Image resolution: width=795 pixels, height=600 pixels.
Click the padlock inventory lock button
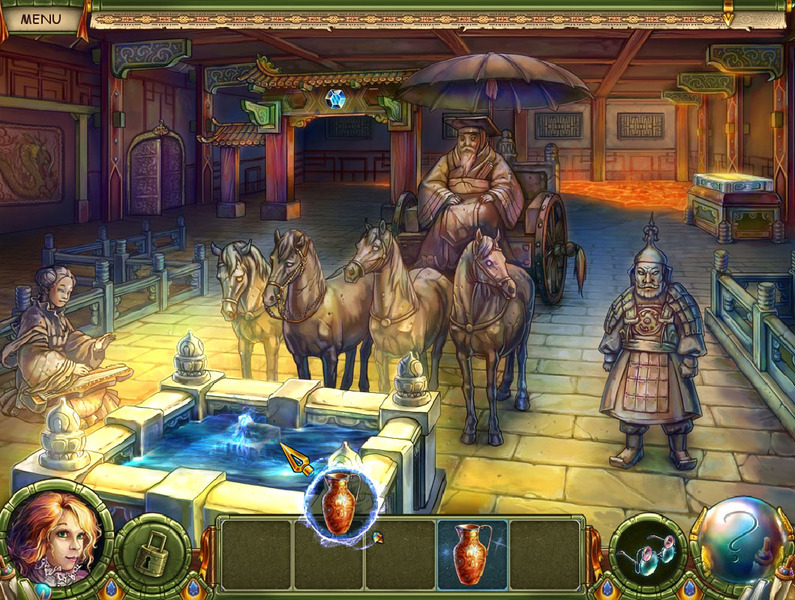click(x=153, y=551)
